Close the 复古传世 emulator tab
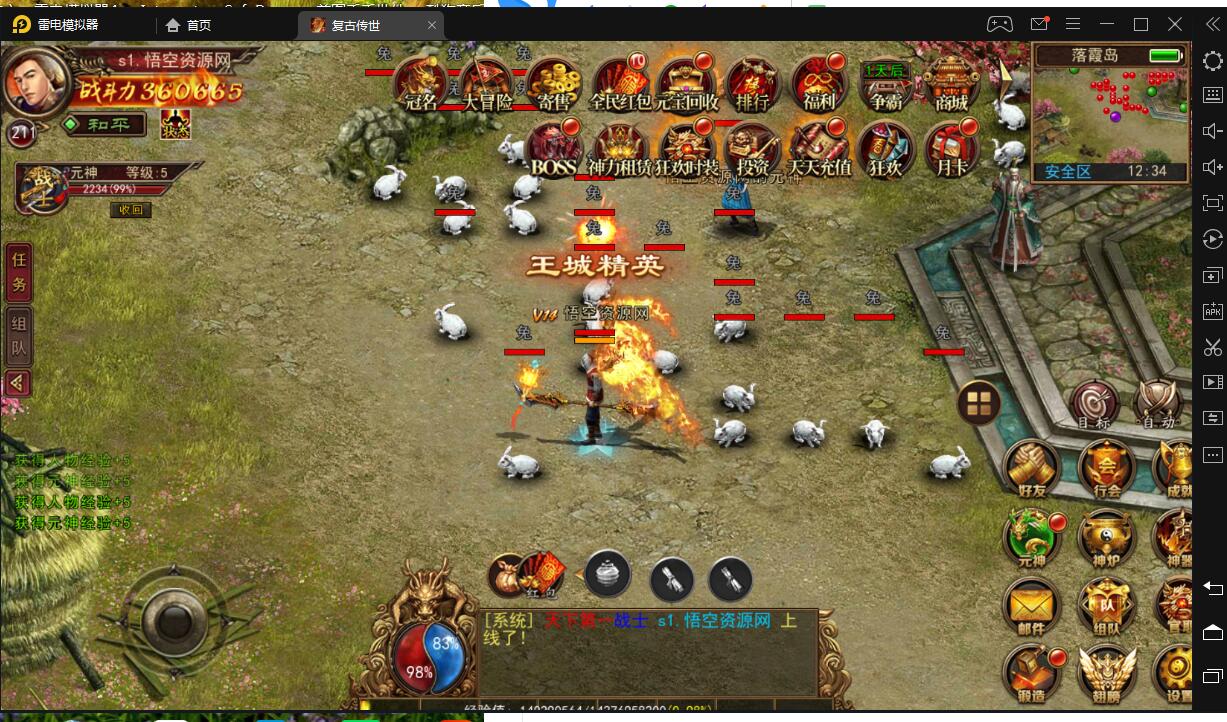Screen dimensions: 1227x722 [x=432, y=25]
